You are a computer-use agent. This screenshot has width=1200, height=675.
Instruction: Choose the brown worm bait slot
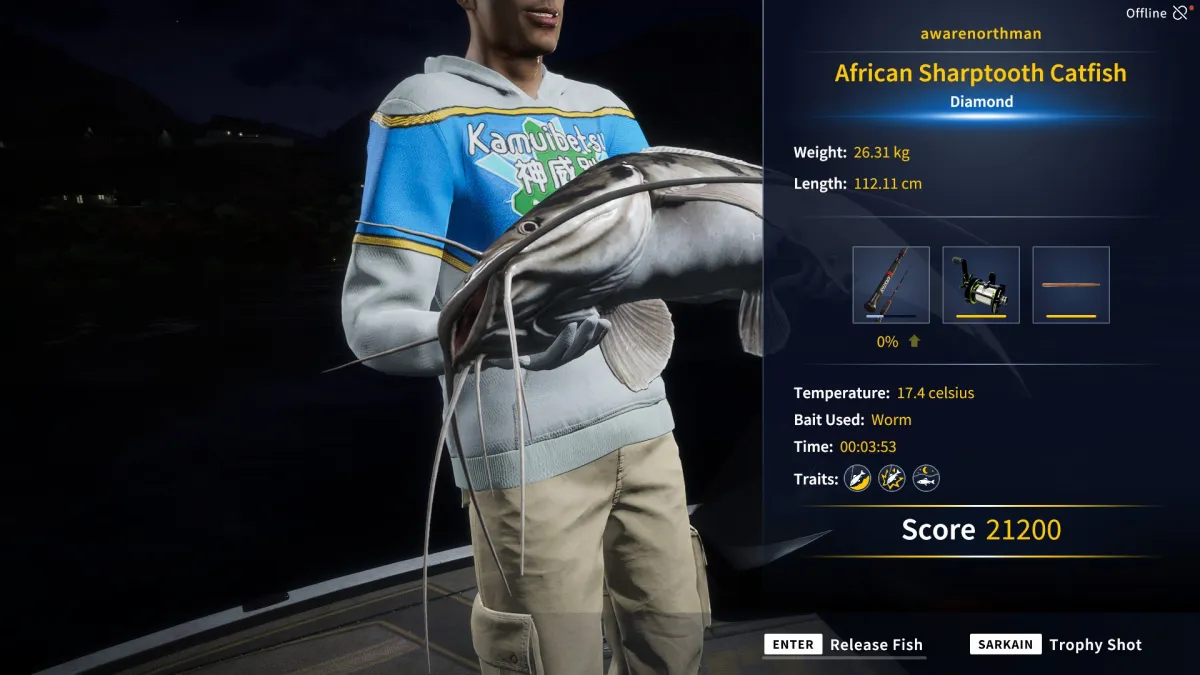point(1071,285)
